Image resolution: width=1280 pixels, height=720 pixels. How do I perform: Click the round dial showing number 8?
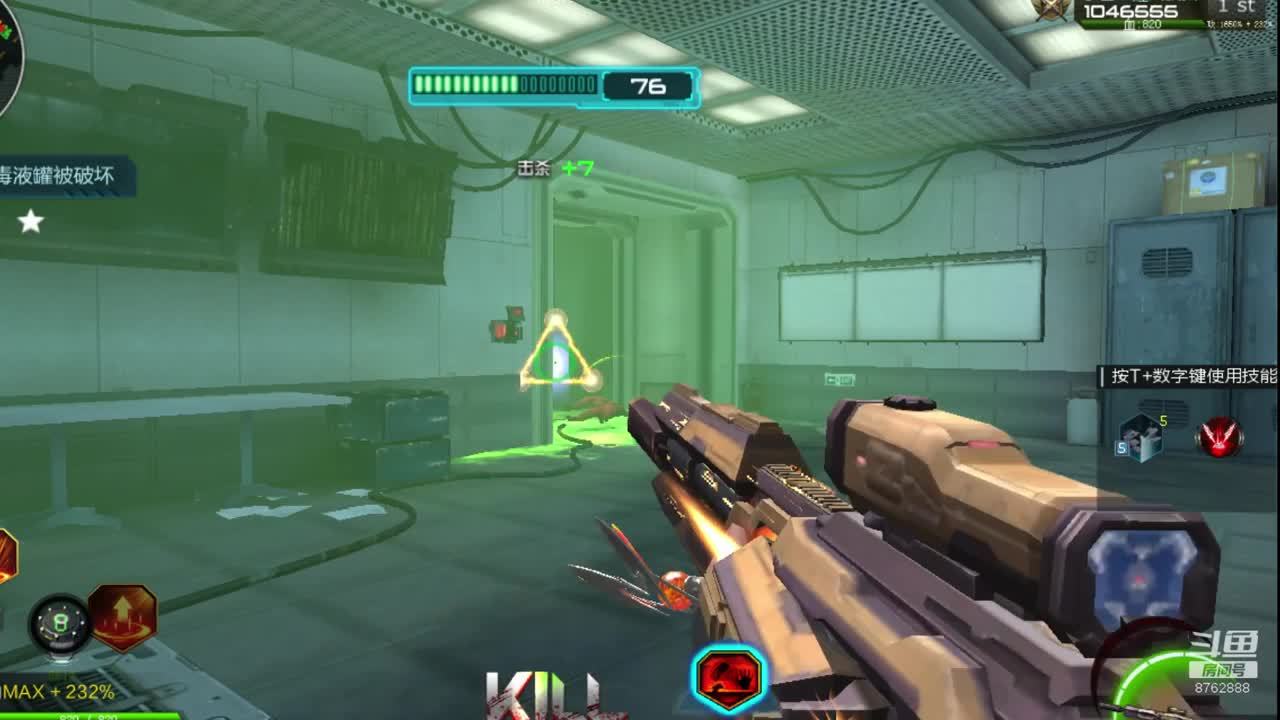(59, 623)
